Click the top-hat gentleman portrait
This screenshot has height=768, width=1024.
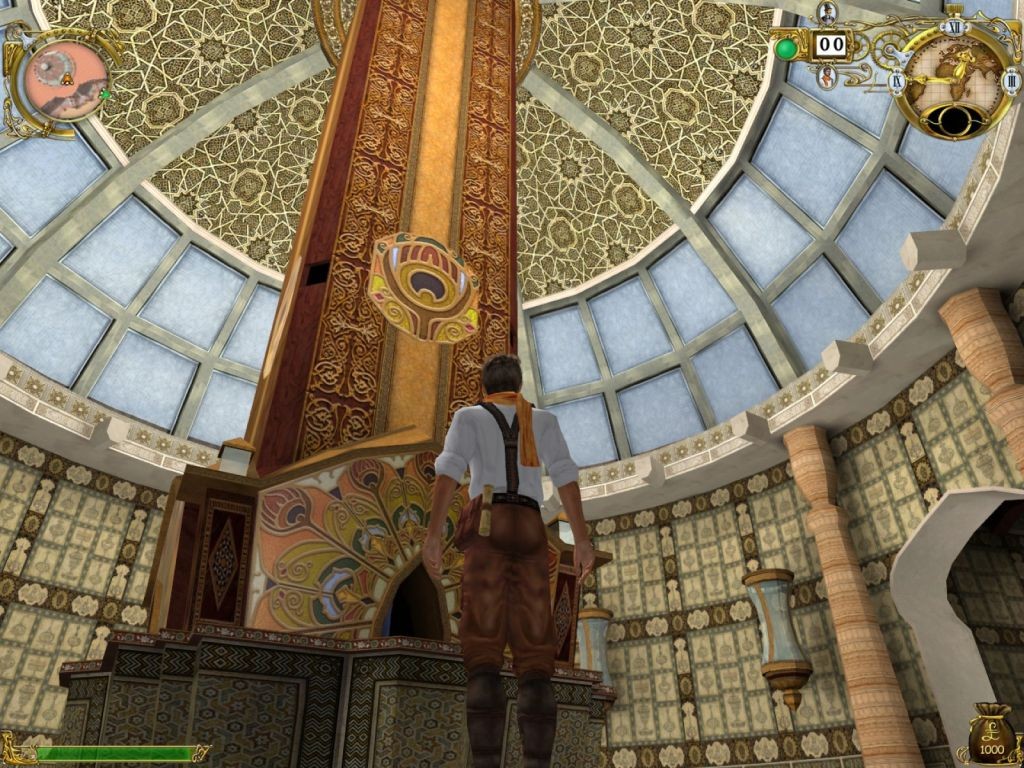pos(827,12)
